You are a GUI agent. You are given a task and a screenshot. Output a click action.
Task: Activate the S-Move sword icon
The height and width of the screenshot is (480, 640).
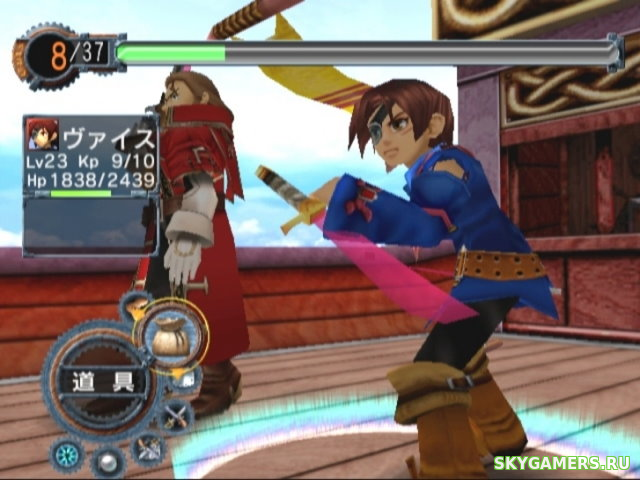click(x=149, y=448)
